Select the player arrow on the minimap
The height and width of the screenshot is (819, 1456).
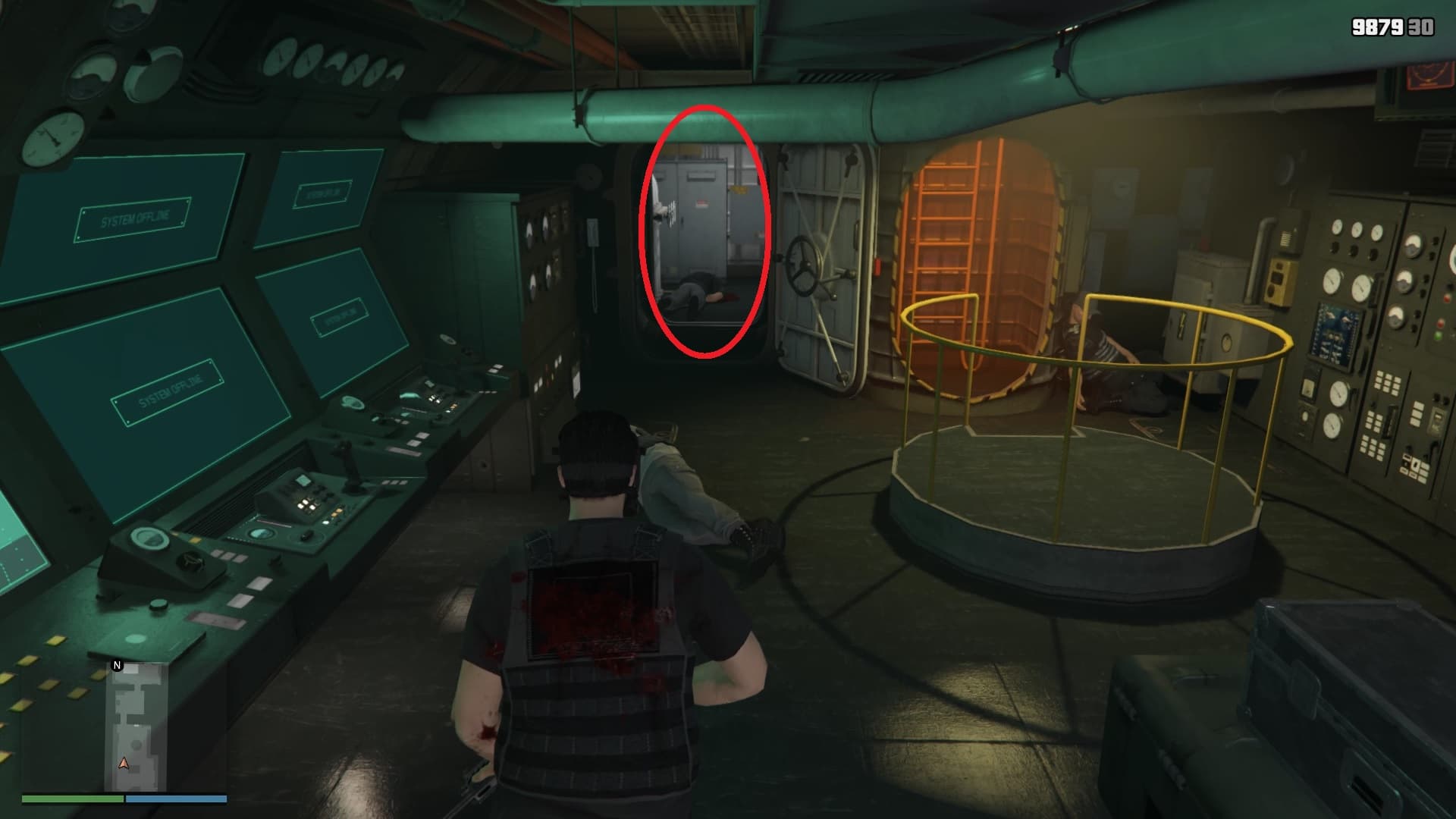(124, 763)
